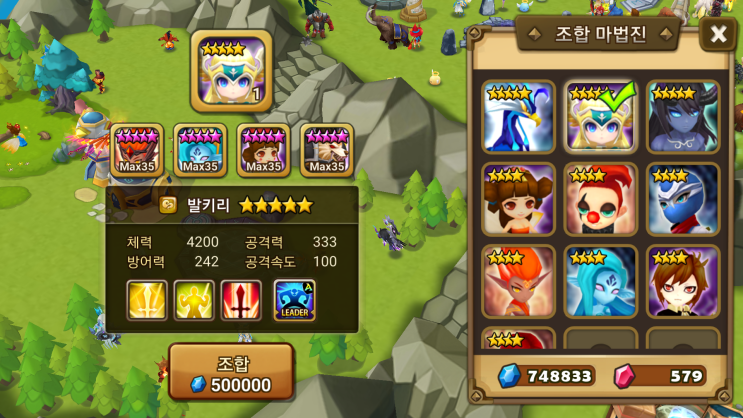This screenshot has height=418, width=743.
Task: Select the checked Valkyrie monster tile
Action: [x=600, y=117]
